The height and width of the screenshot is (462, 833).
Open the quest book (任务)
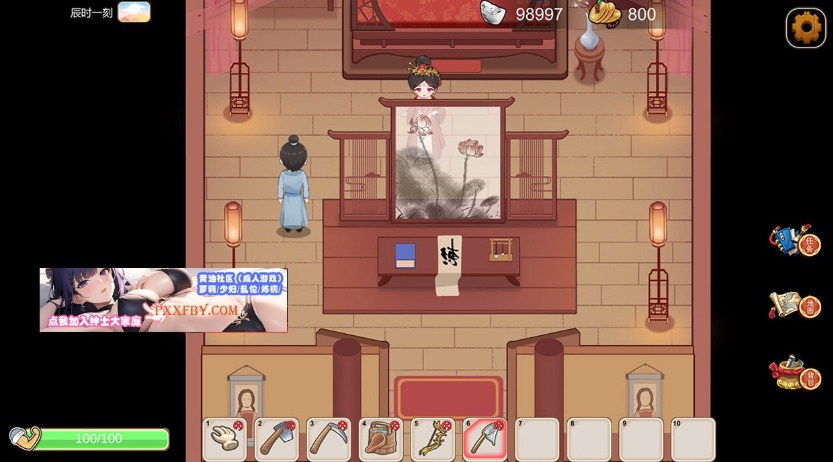pos(794,241)
